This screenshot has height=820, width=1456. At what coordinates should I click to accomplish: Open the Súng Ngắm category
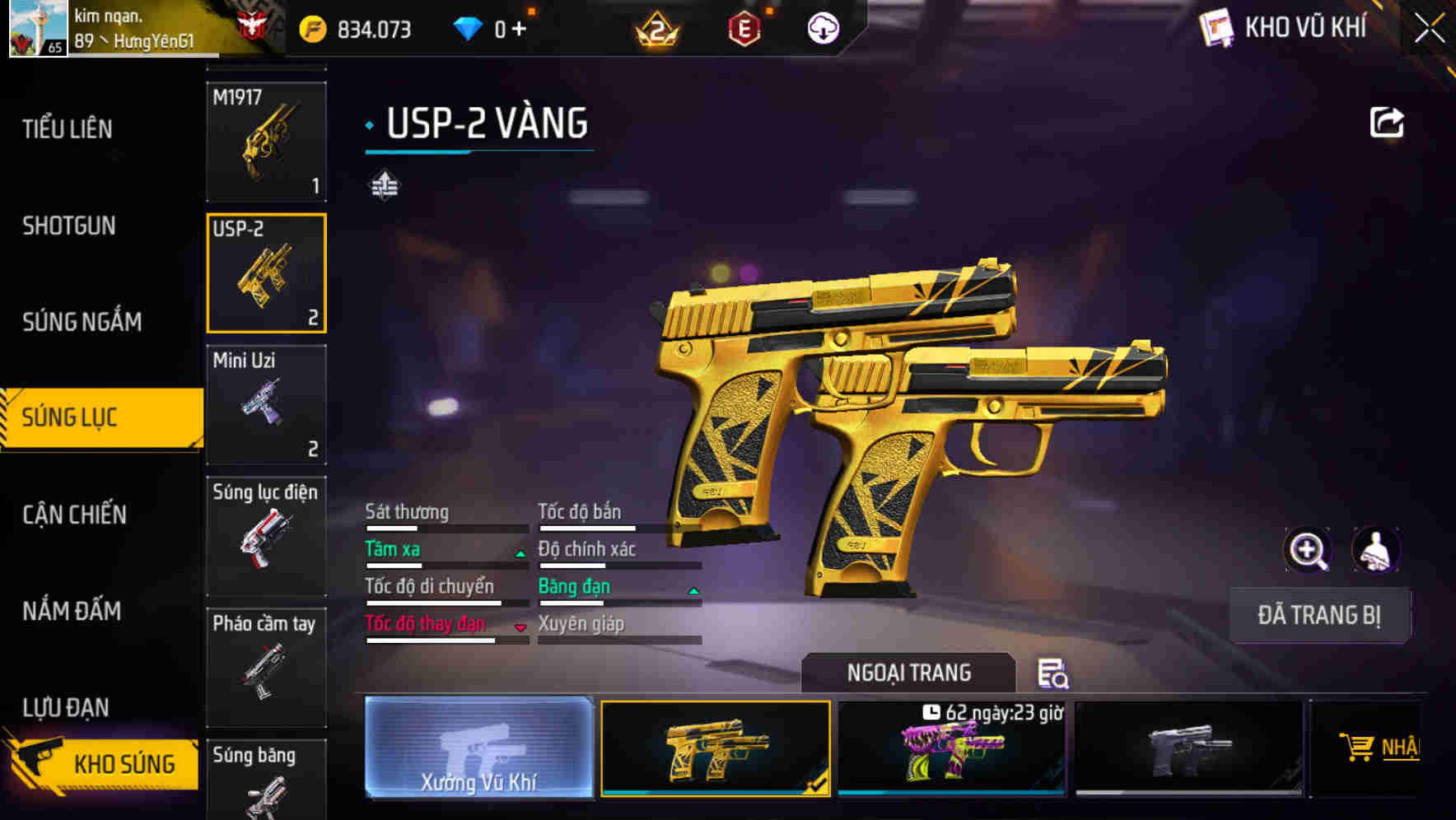pyautogui.click(x=82, y=322)
